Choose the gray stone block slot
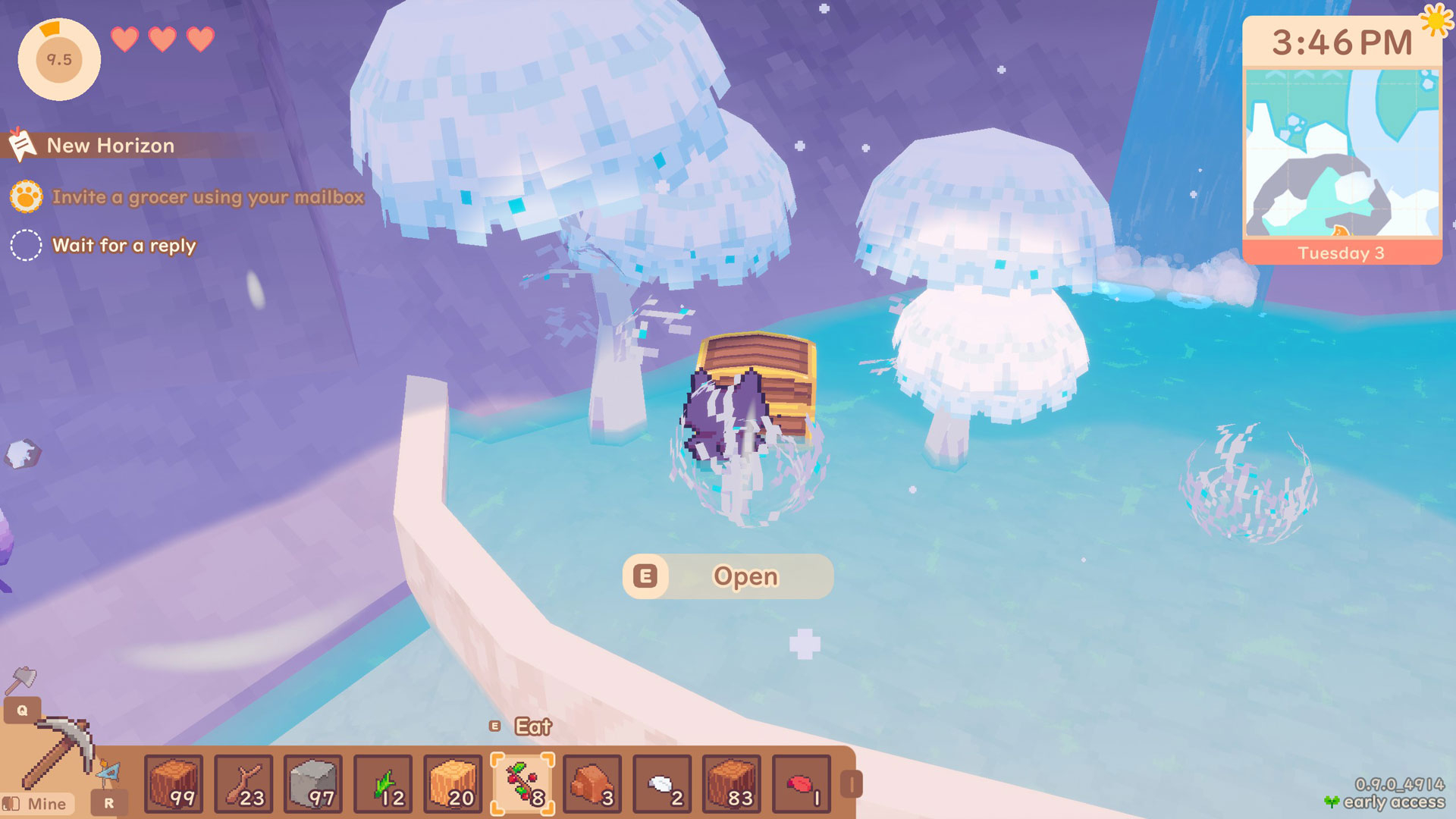Image resolution: width=1456 pixels, height=819 pixels. tap(313, 784)
